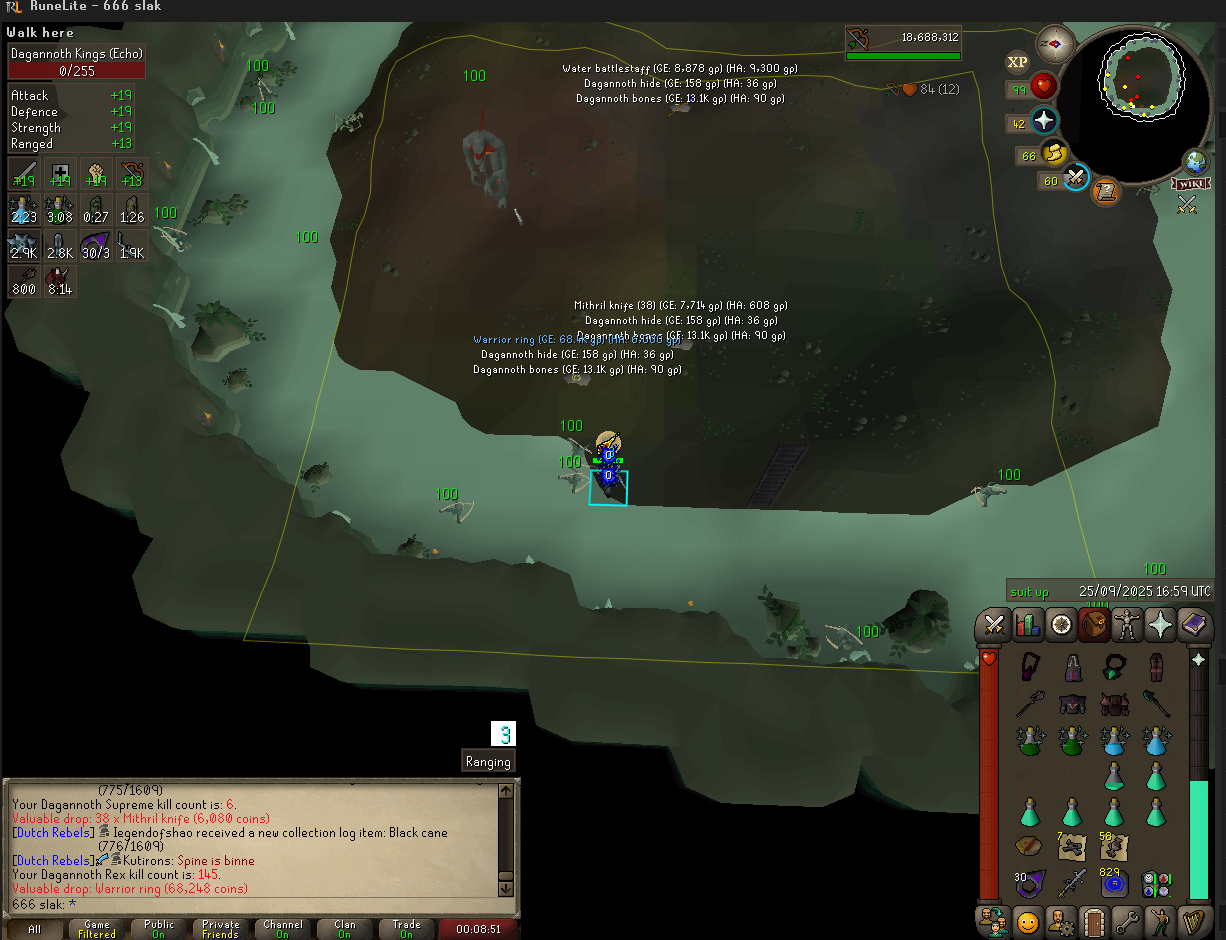1226x940 pixels.
Task: Open the Logout door tab
Action: (1094, 920)
